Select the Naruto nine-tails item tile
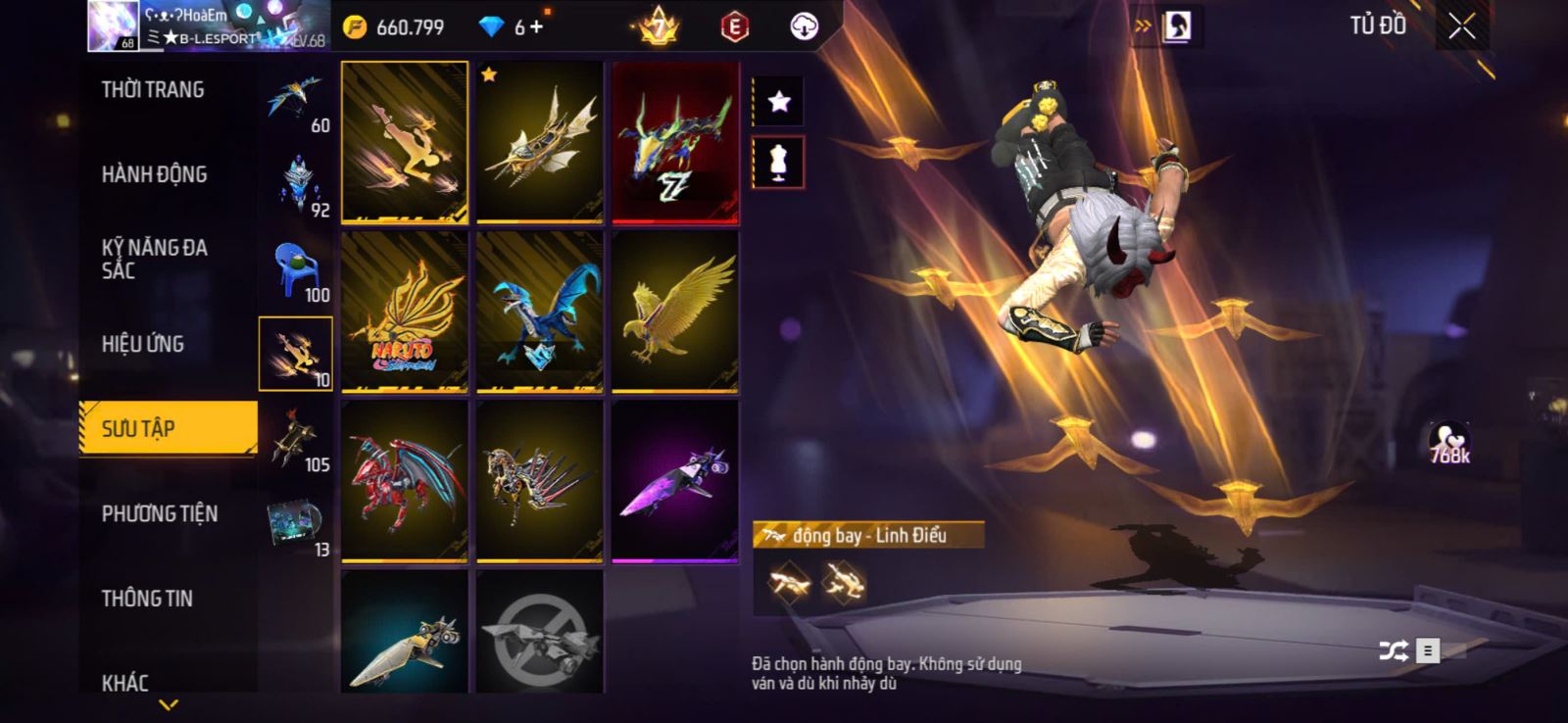The width and height of the screenshot is (1568, 723). pos(404,312)
